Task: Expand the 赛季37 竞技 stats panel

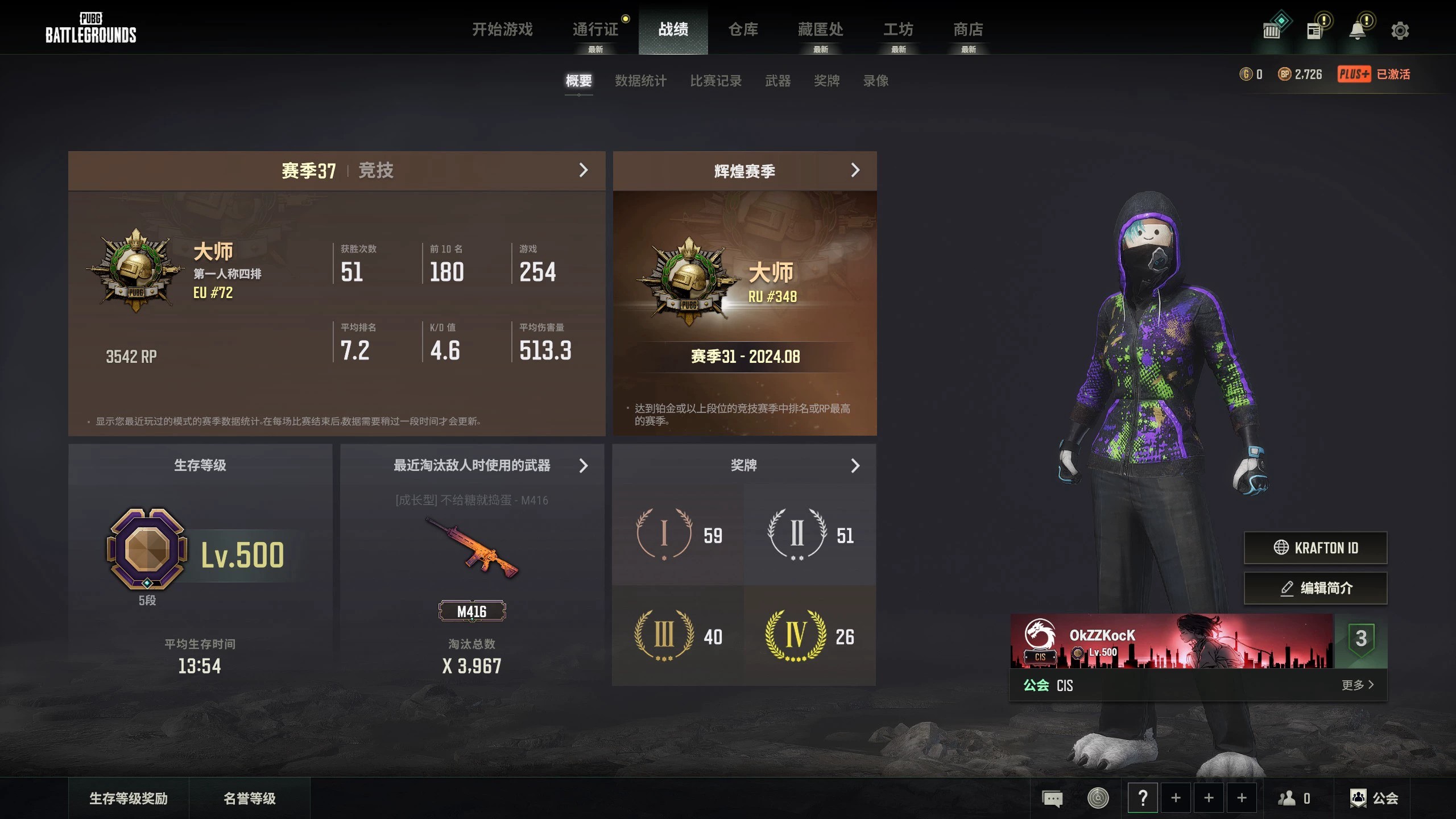Action: tap(583, 170)
